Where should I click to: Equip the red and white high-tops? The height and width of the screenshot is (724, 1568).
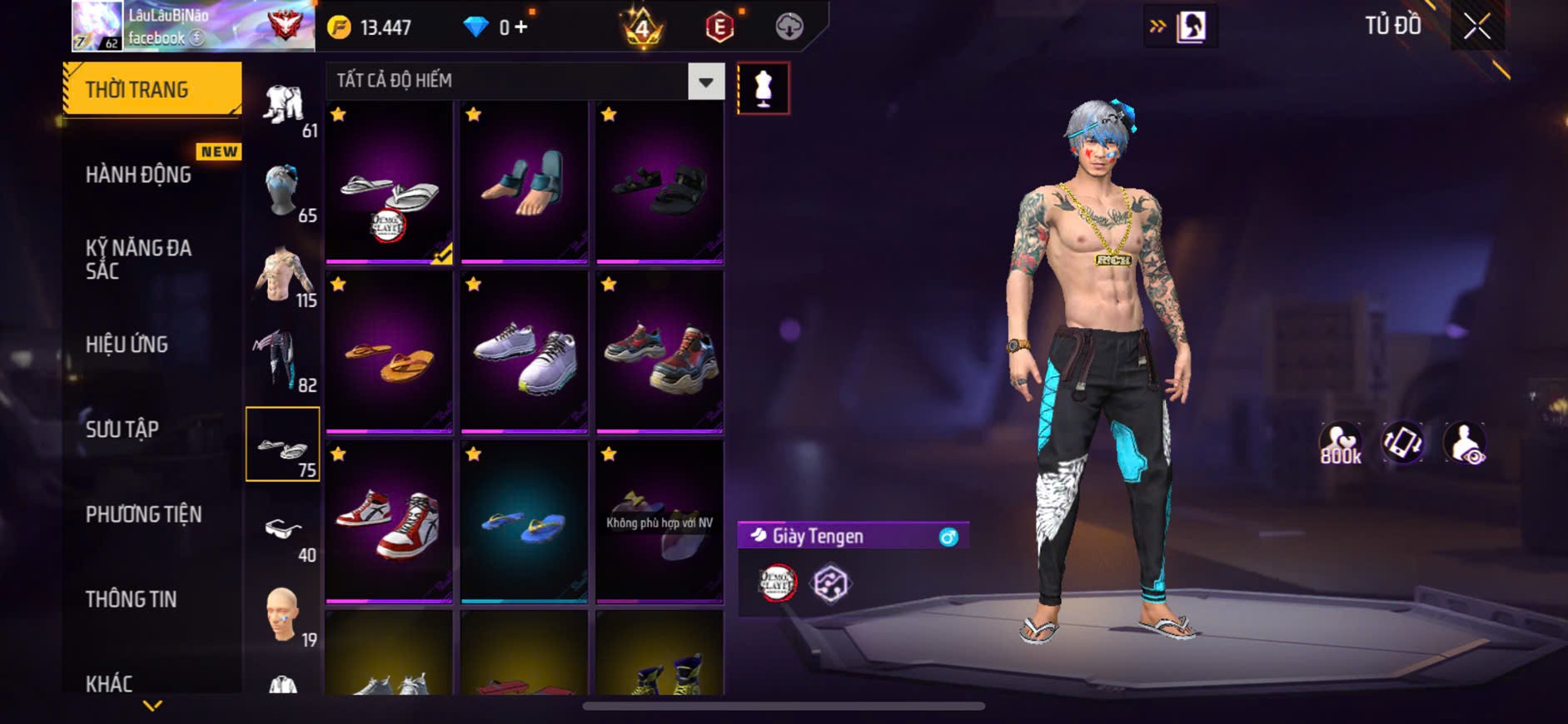click(389, 522)
